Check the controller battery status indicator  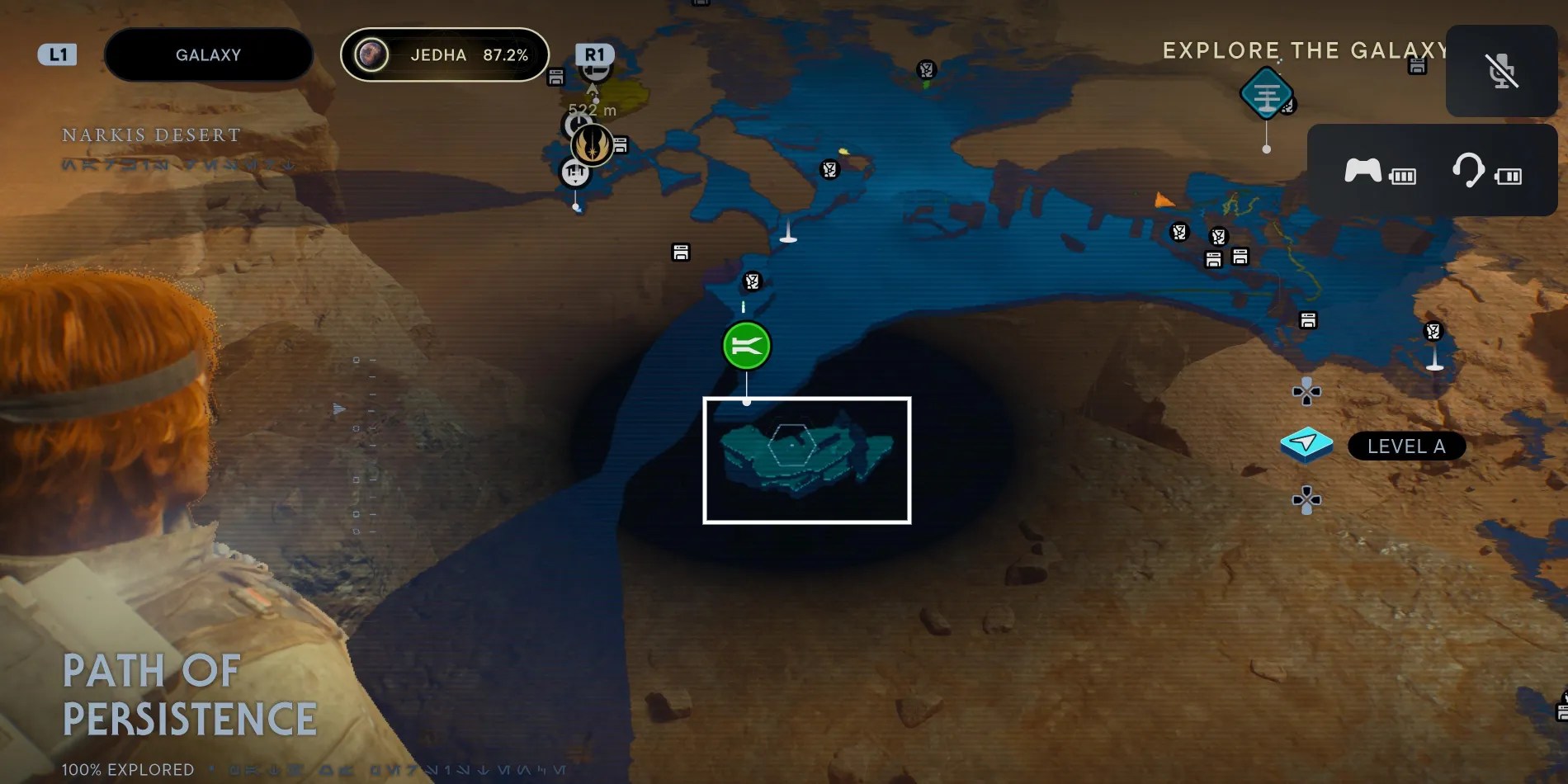coord(1404,175)
